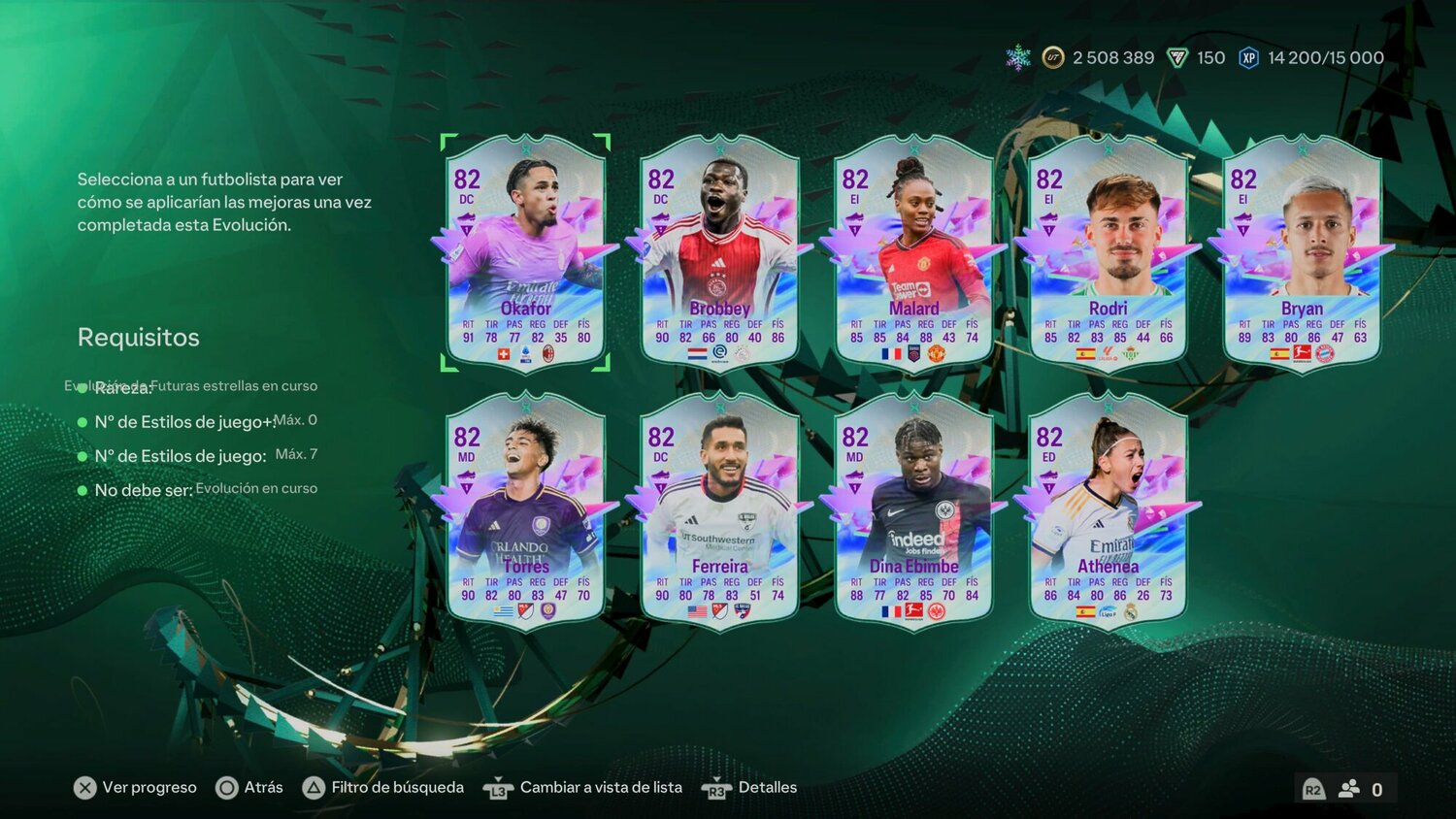Select the FC Points icon
The width and height of the screenshot is (1456, 819).
coord(1176,58)
